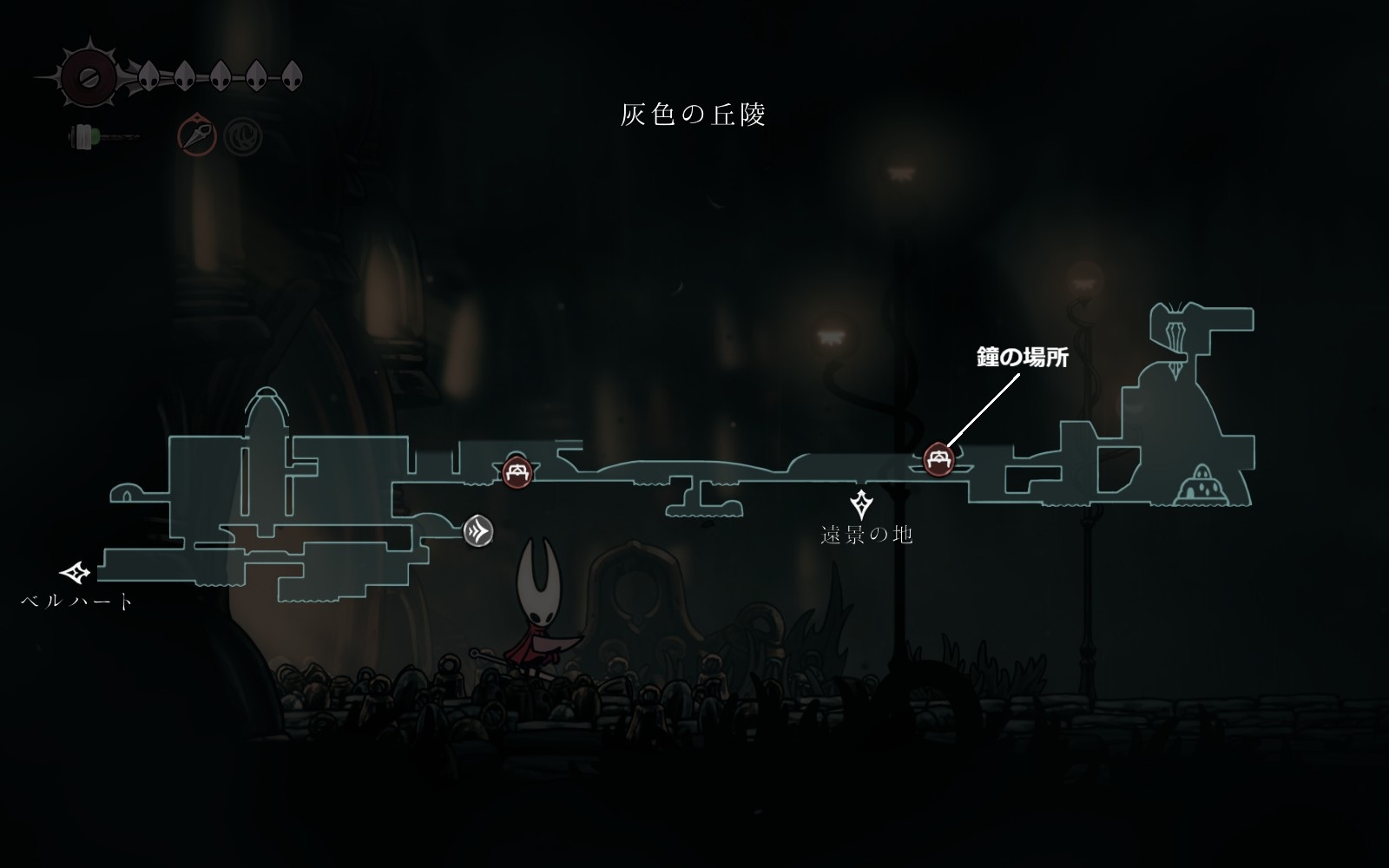The height and width of the screenshot is (868, 1389).
Task: Select the bench marker labeled 鐘の場所
Action: coord(938,459)
